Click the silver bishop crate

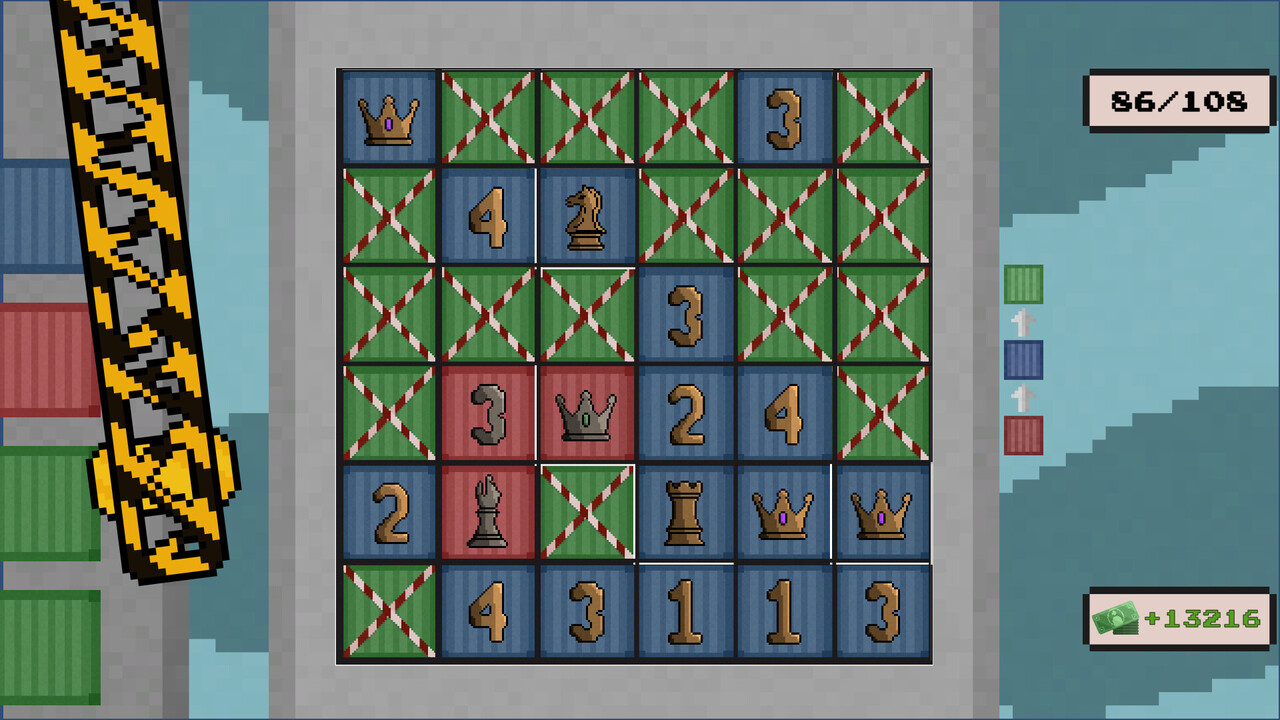[x=487, y=513]
